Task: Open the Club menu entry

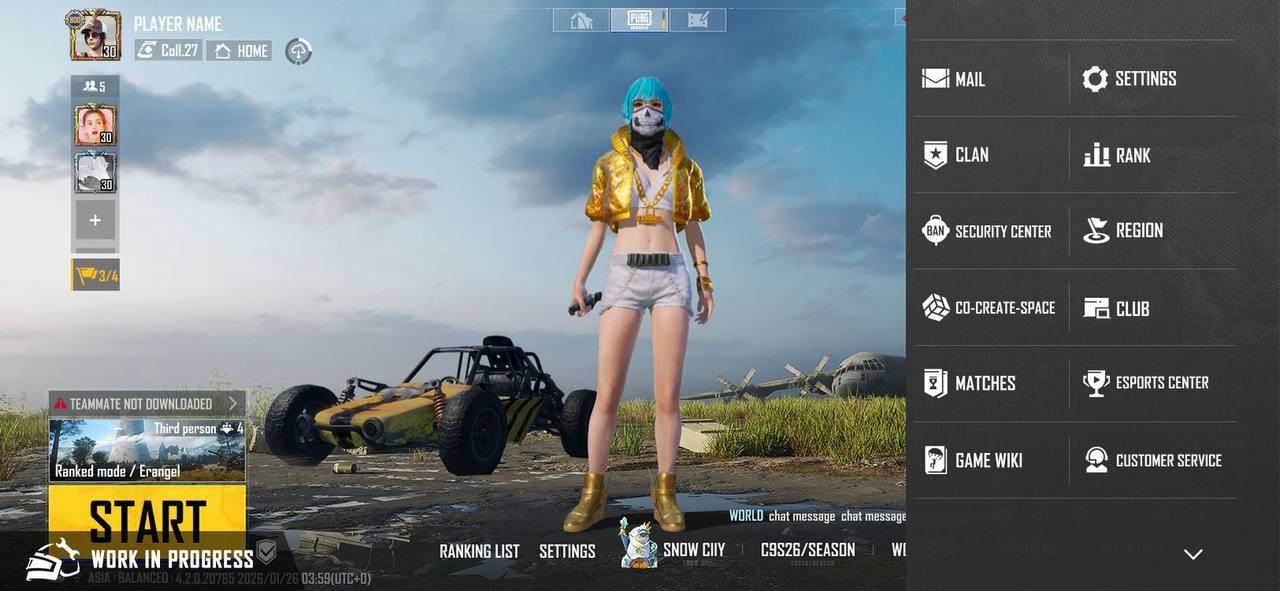Action: click(x=1117, y=308)
